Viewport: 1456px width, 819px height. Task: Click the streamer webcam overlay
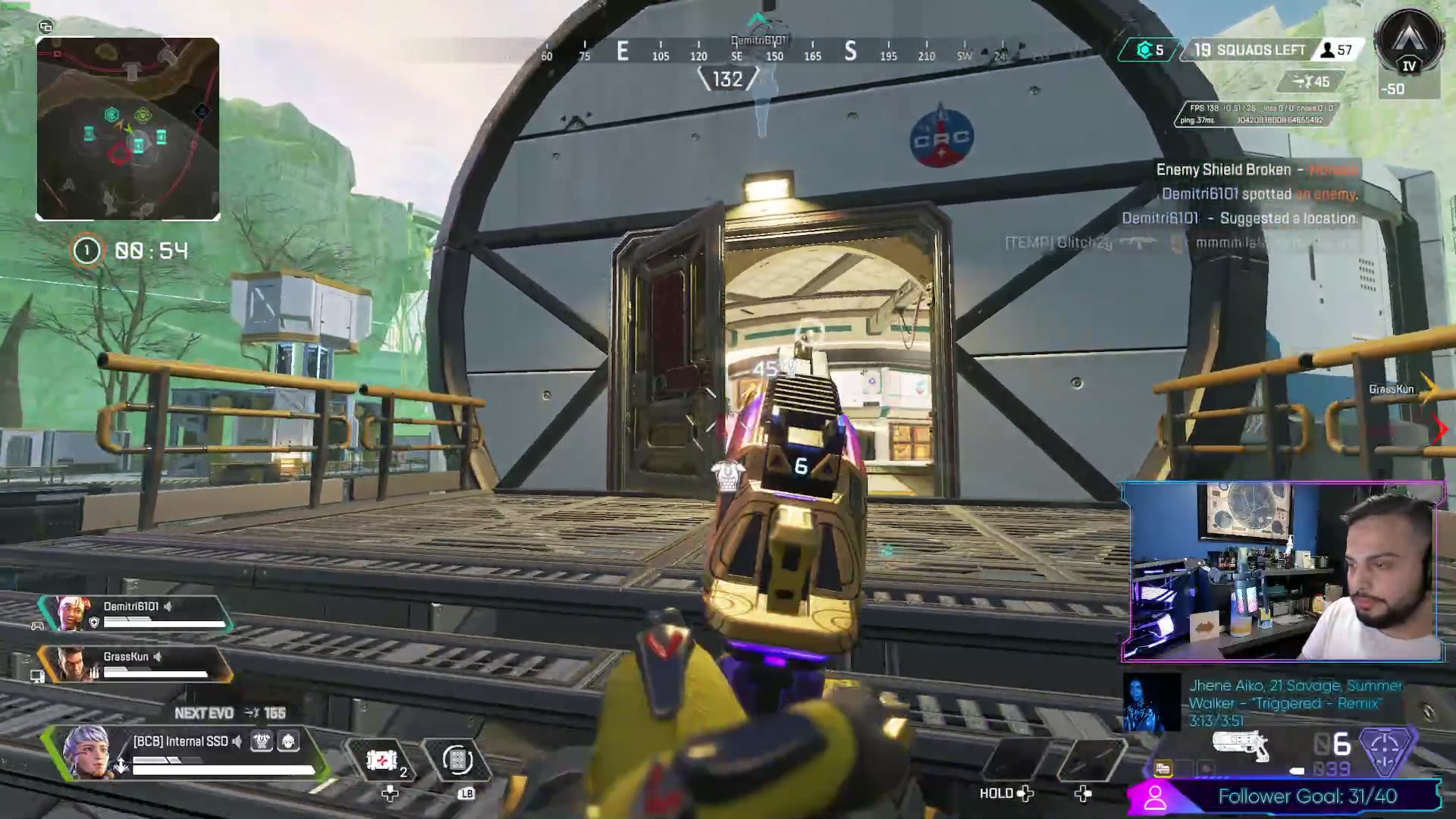(1283, 572)
